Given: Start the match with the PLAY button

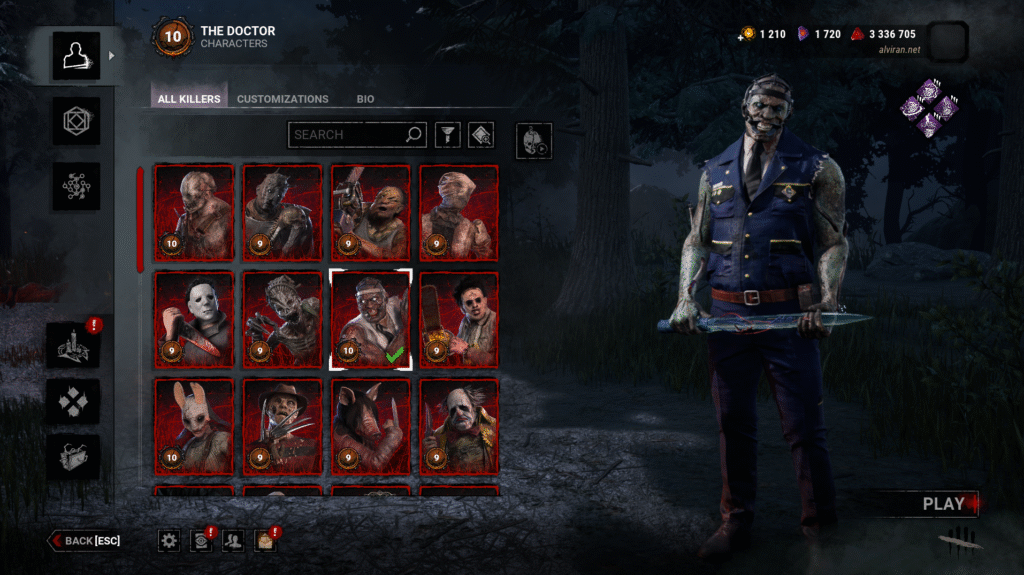Looking at the screenshot, I should tap(944, 504).
